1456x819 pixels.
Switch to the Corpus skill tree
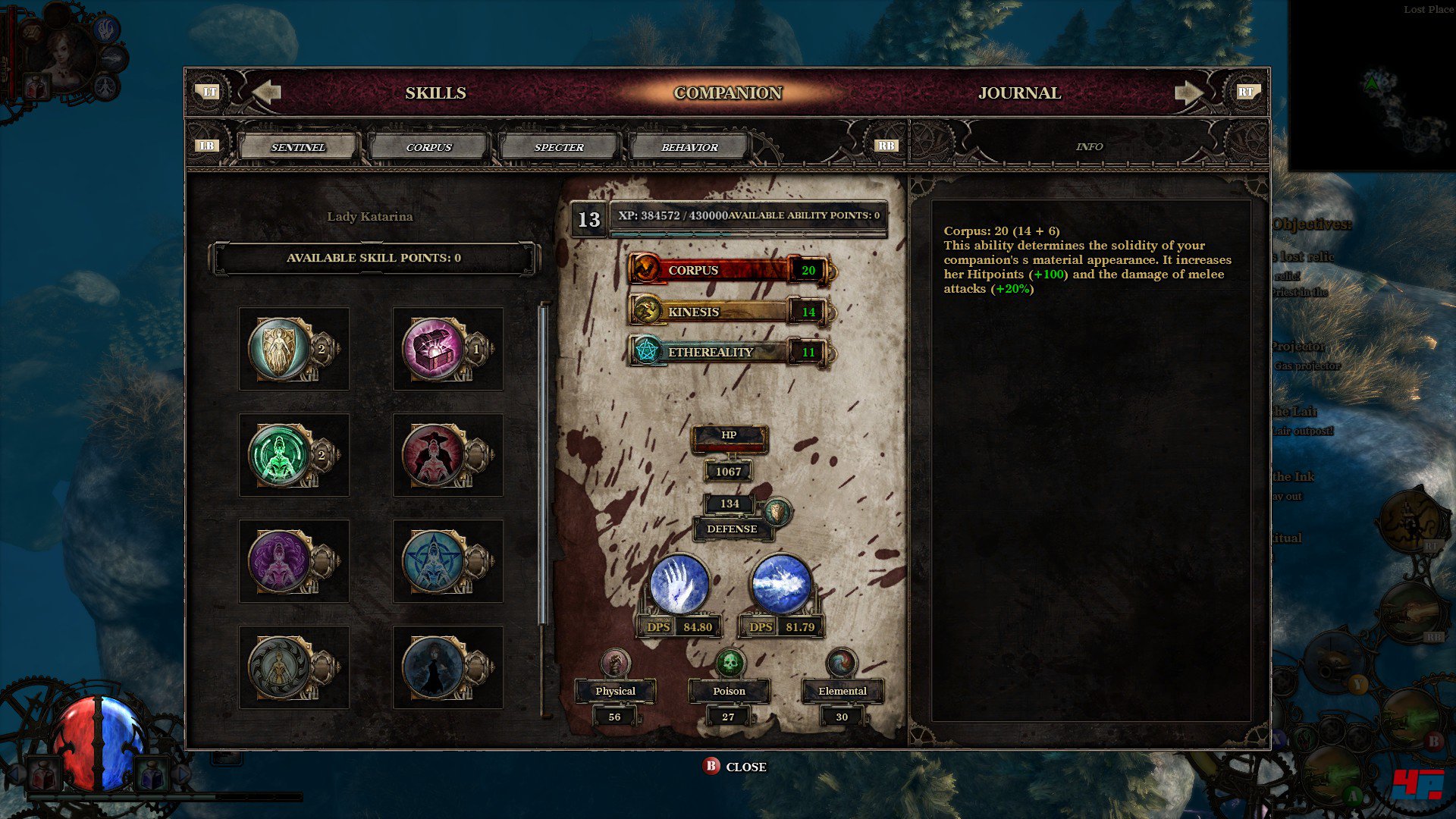click(x=428, y=147)
